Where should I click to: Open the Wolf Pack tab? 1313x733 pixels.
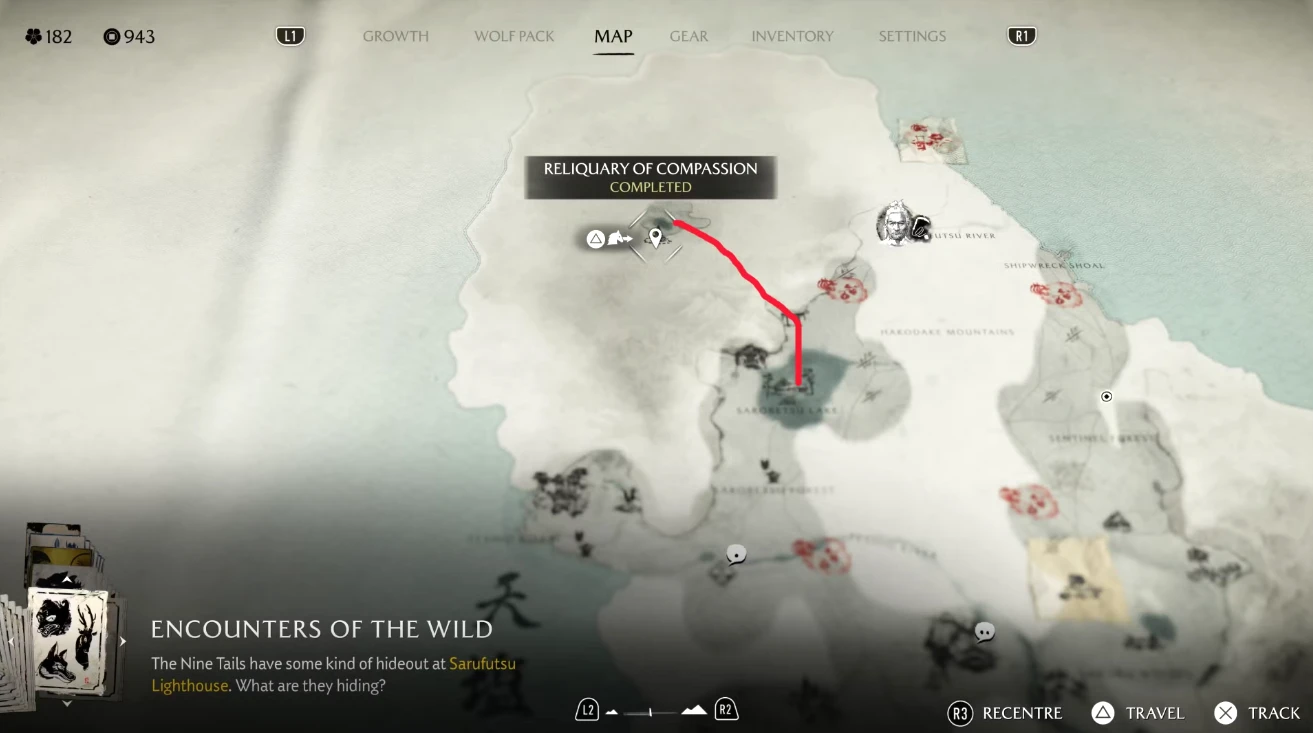click(x=514, y=36)
